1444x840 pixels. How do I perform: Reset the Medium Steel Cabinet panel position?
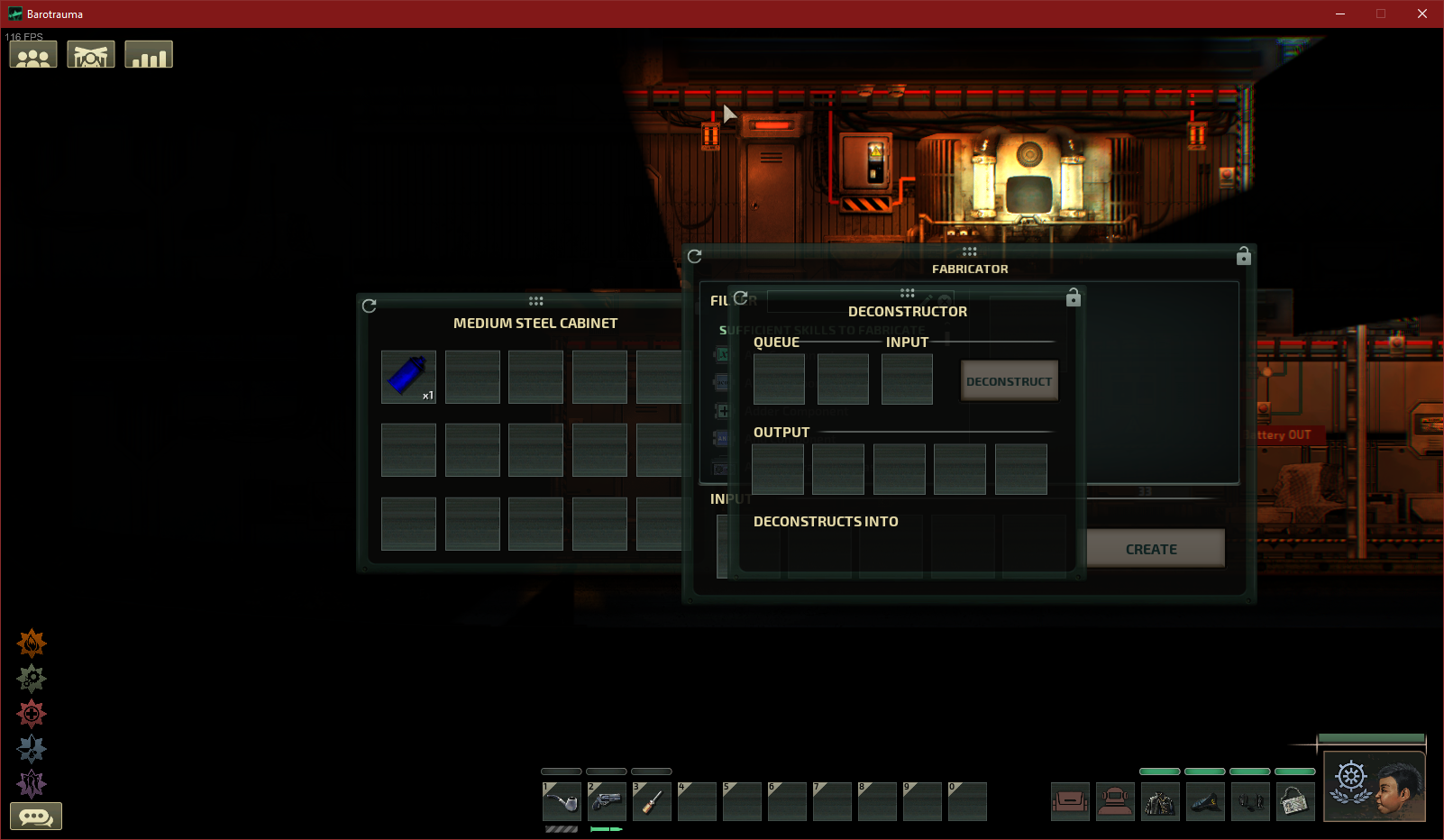(x=370, y=306)
